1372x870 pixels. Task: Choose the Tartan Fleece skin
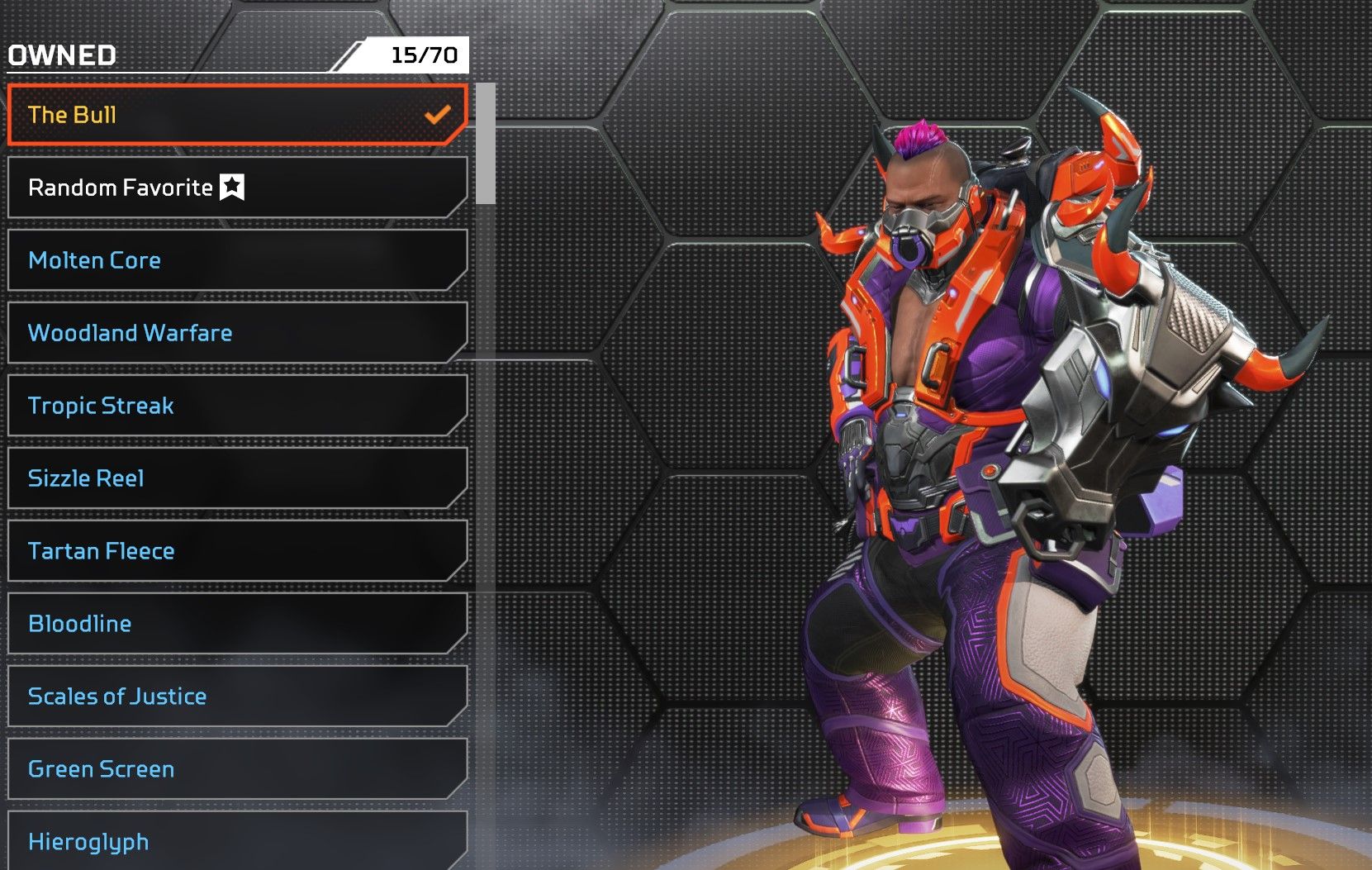click(x=237, y=551)
